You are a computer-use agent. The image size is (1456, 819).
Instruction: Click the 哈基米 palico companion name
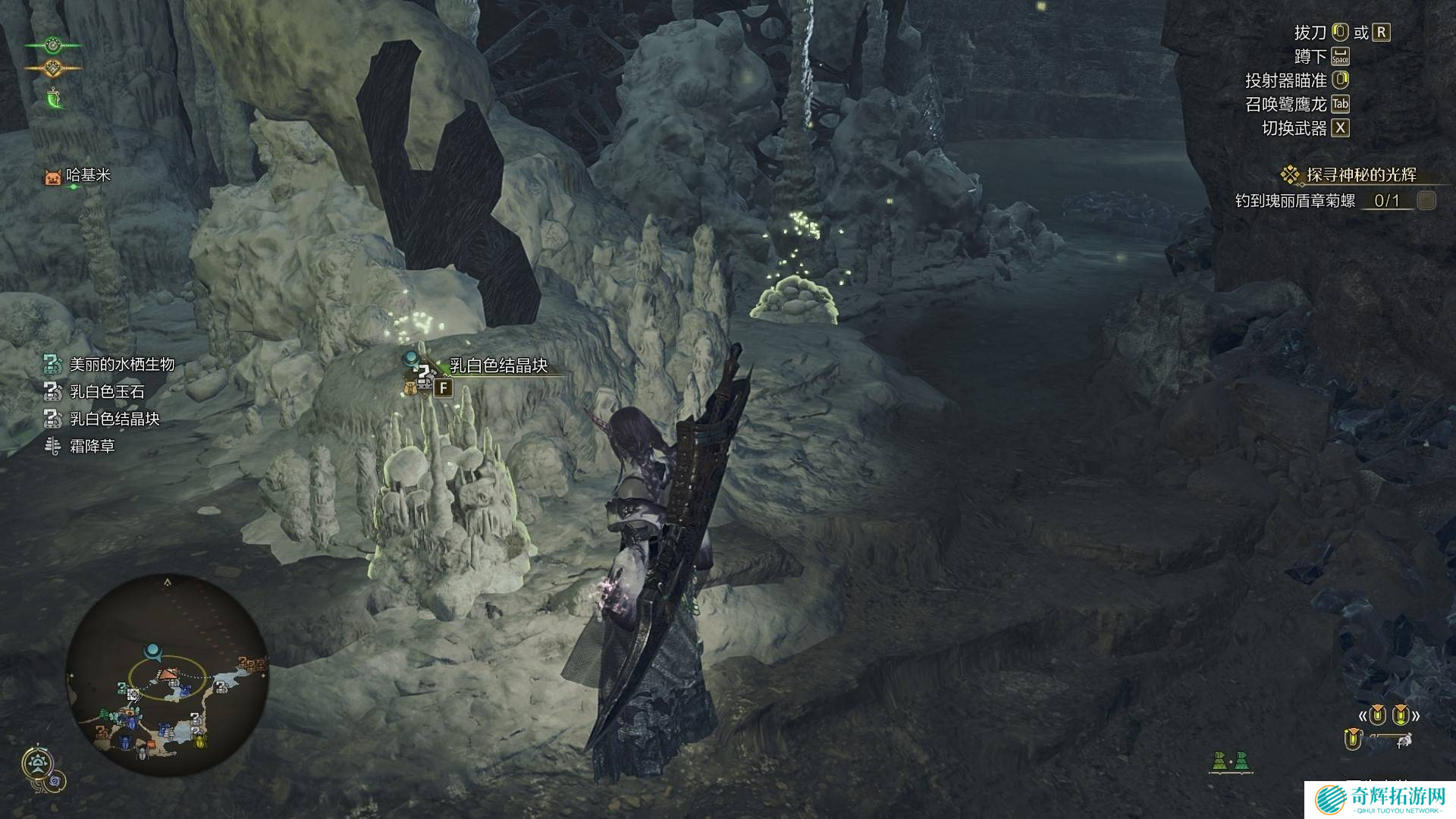tap(88, 175)
